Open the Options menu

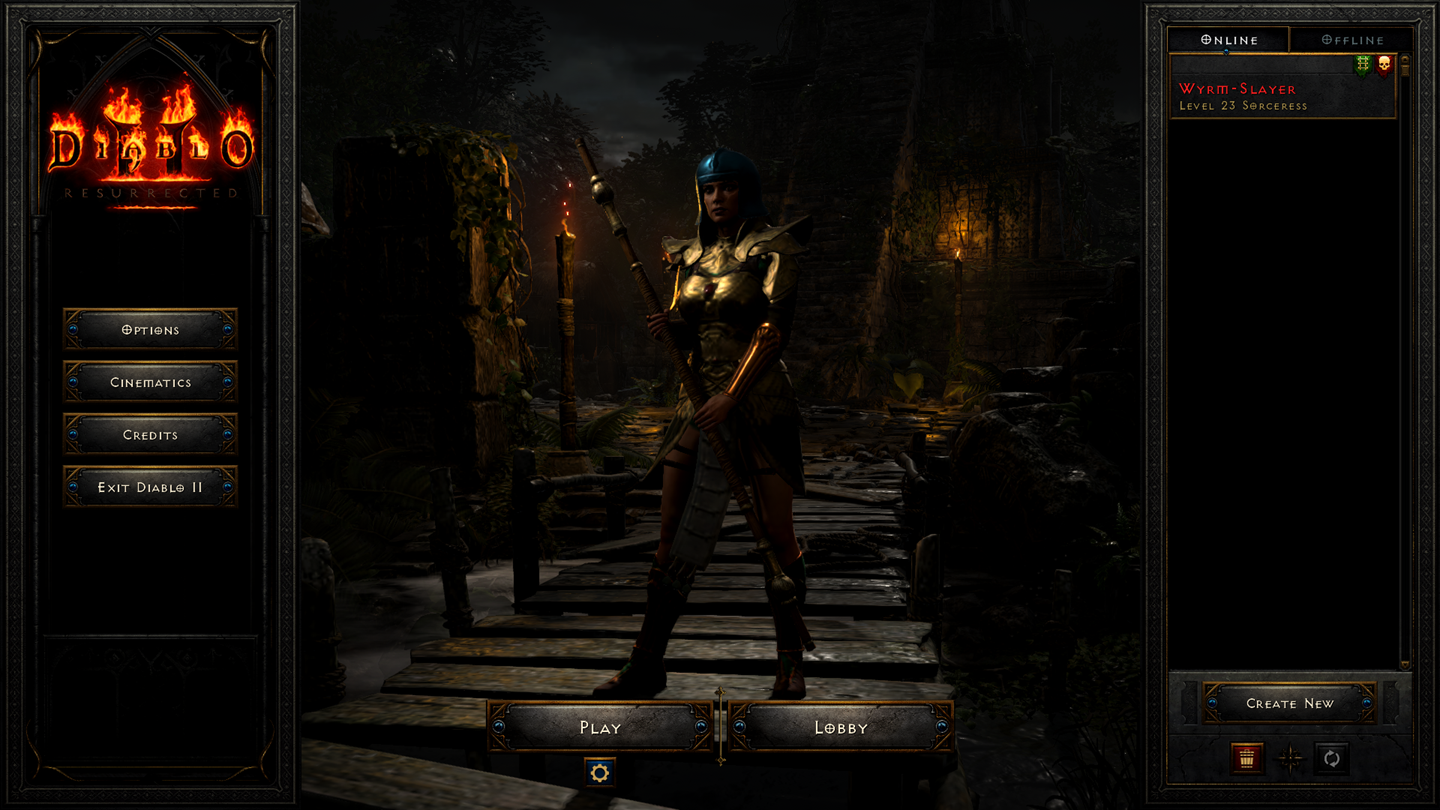149,329
